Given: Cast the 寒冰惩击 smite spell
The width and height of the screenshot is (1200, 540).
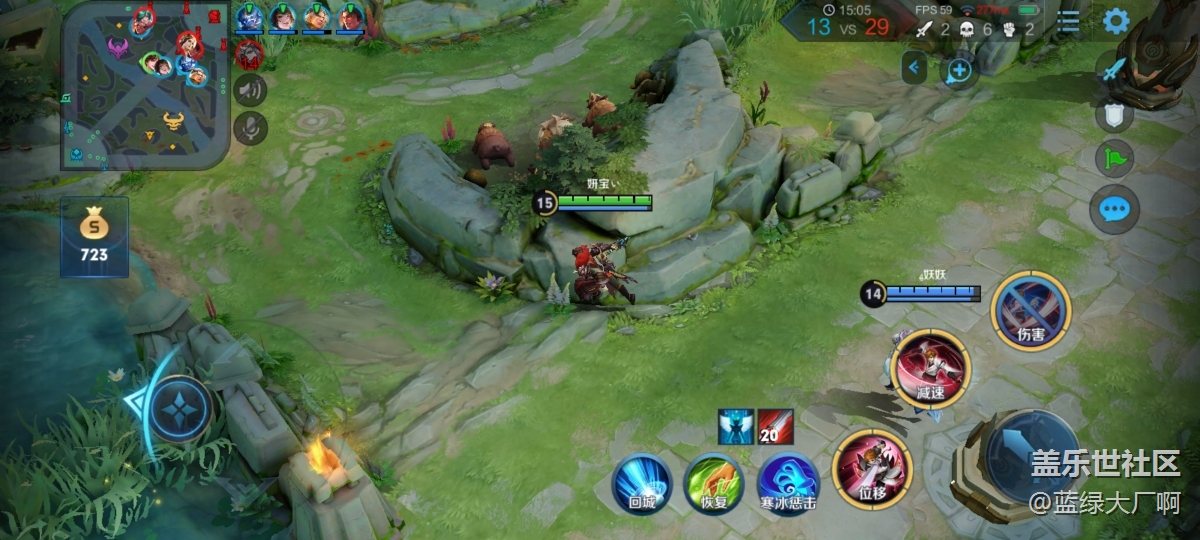Looking at the screenshot, I should (x=788, y=483).
